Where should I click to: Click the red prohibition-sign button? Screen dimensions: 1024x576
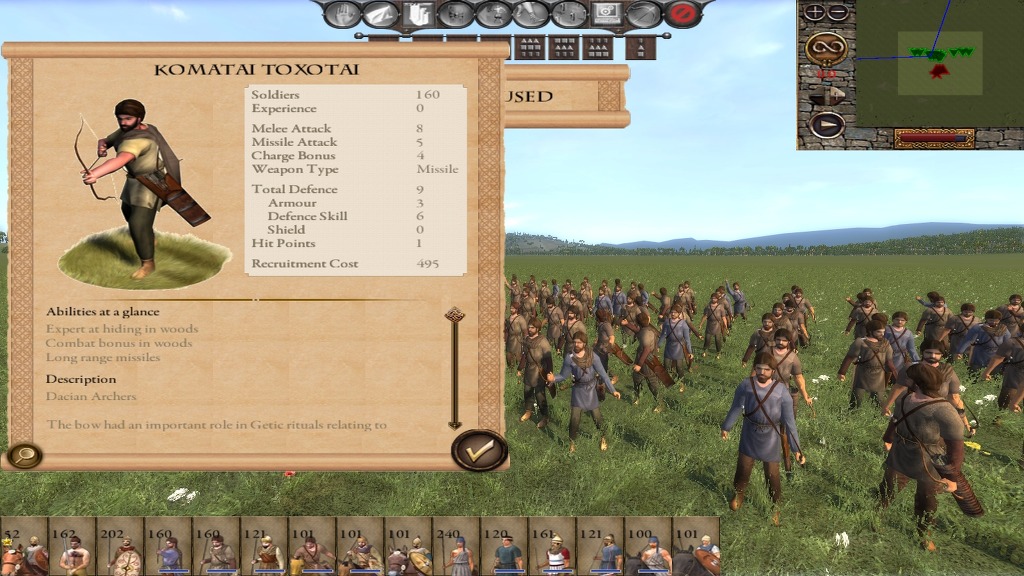click(x=683, y=14)
